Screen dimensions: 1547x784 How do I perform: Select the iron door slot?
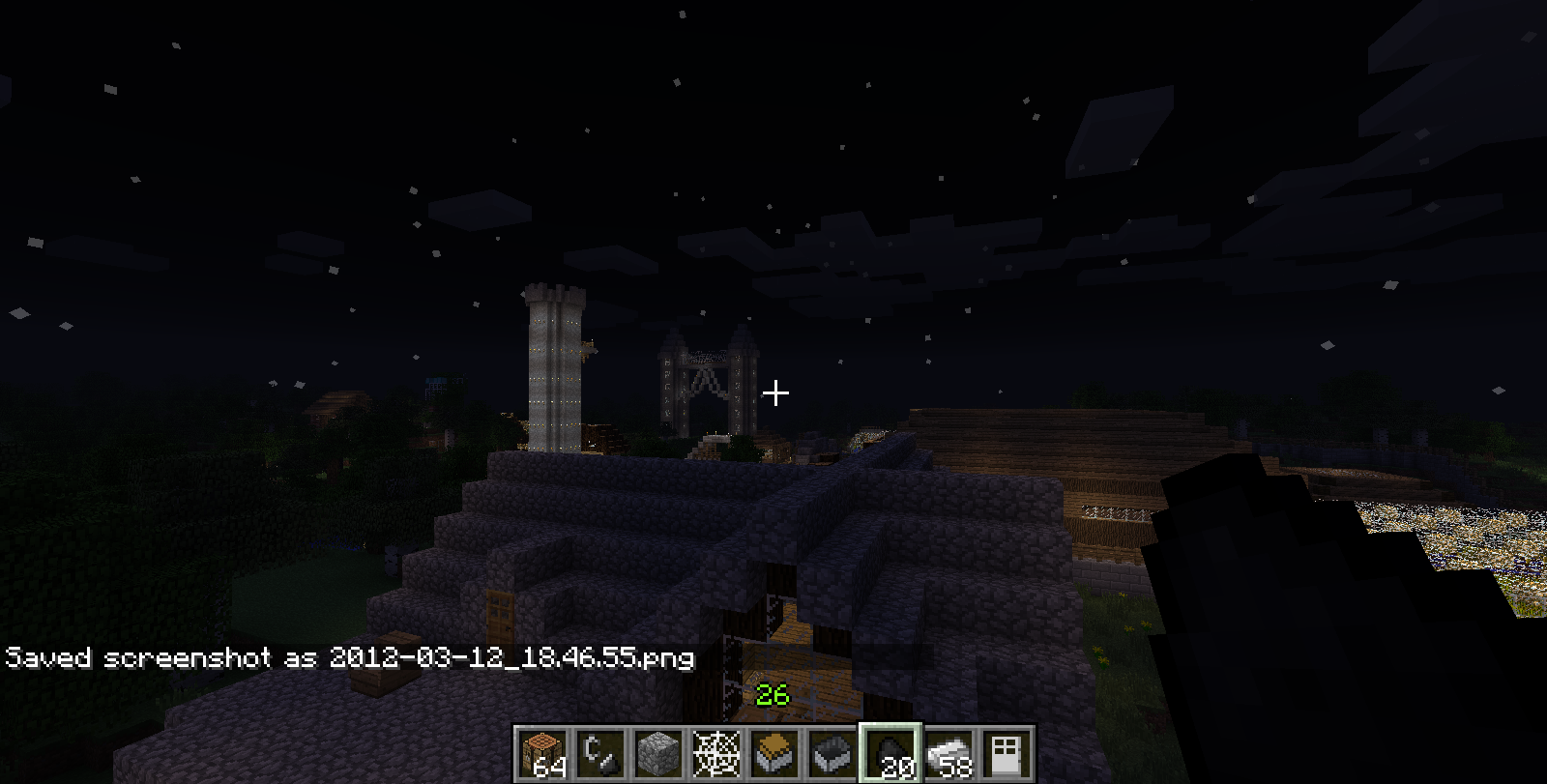(1007, 753)
